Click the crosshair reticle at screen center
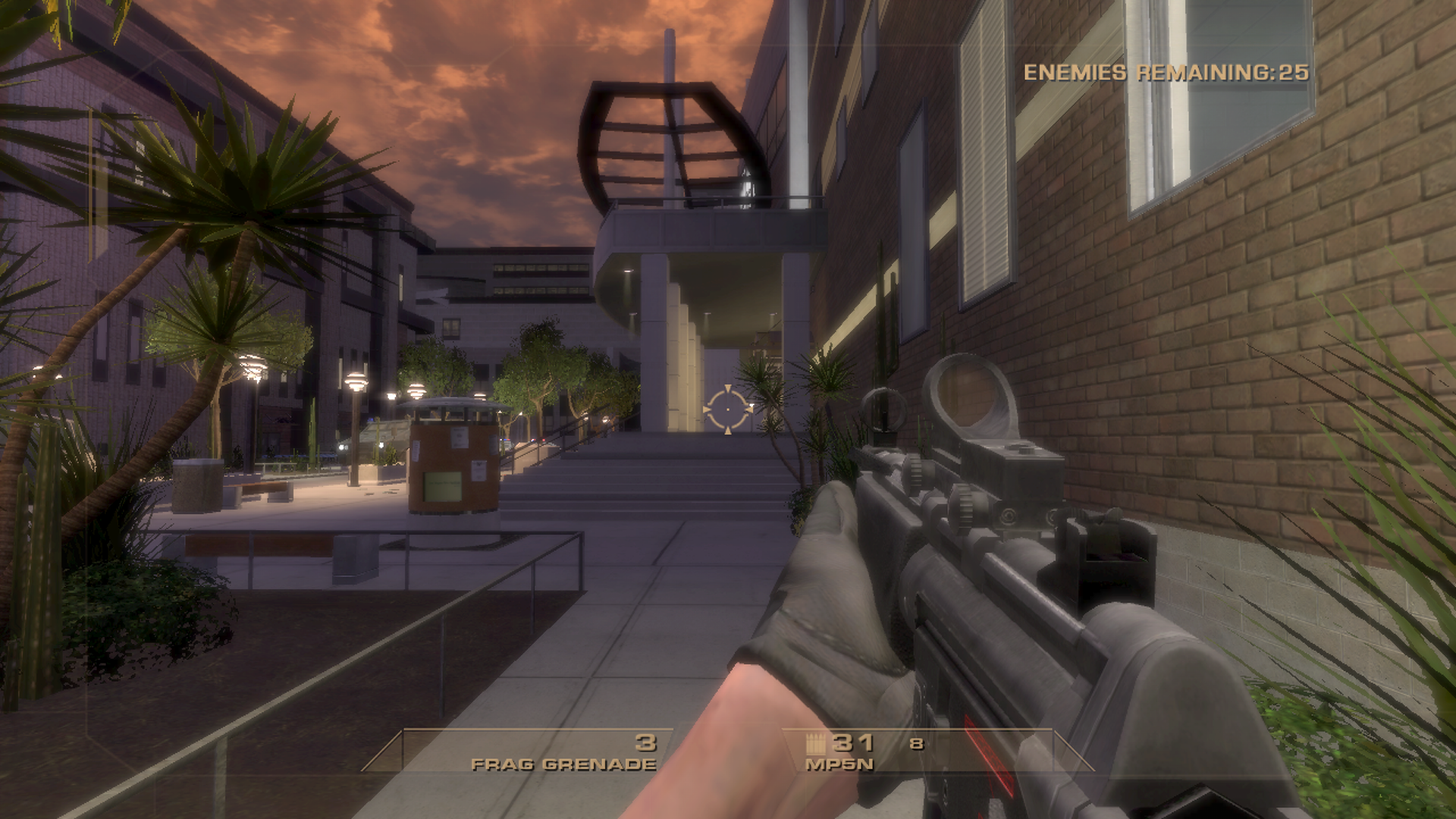 point(729,409)
